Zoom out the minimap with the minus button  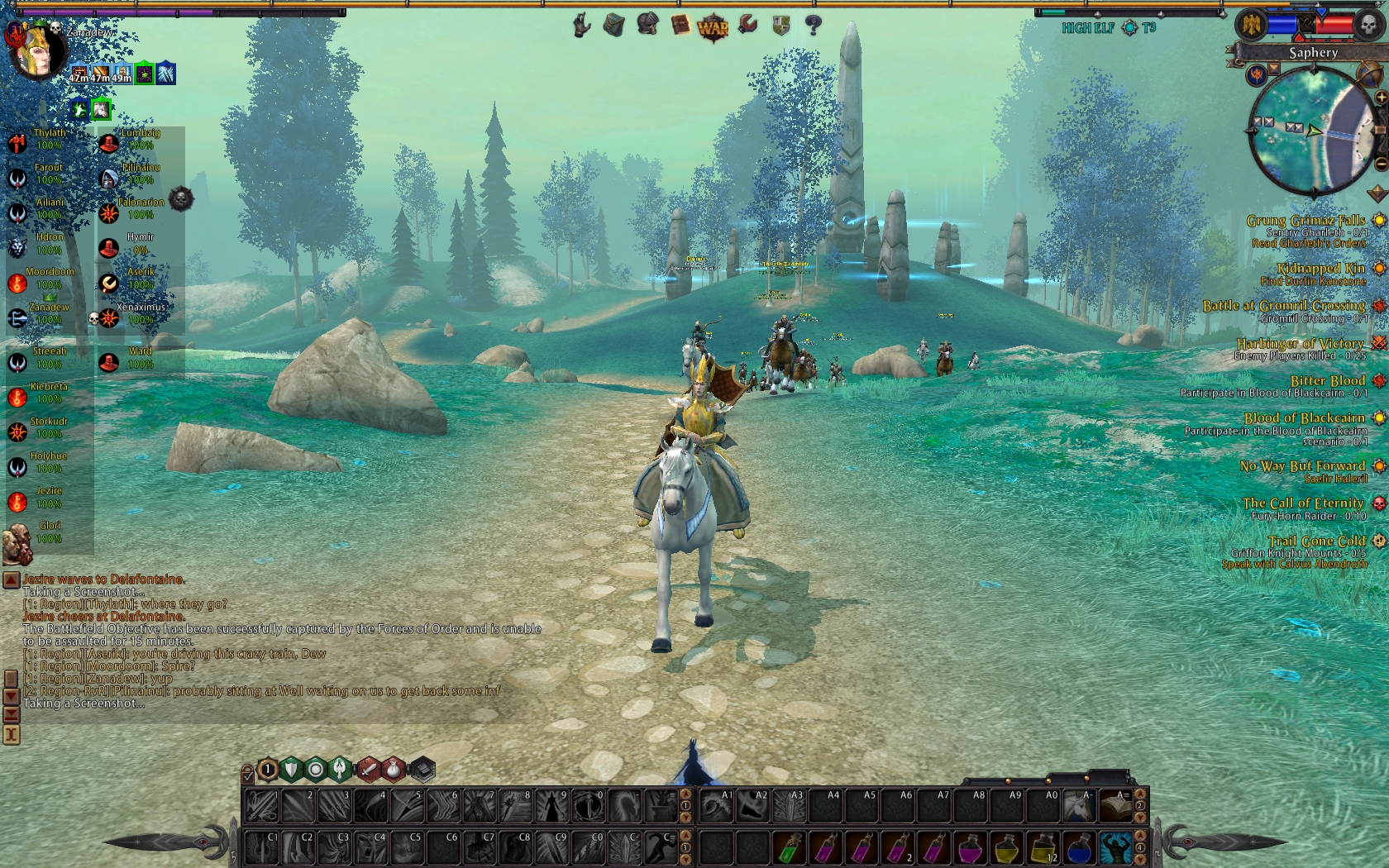pos(1380,164)
